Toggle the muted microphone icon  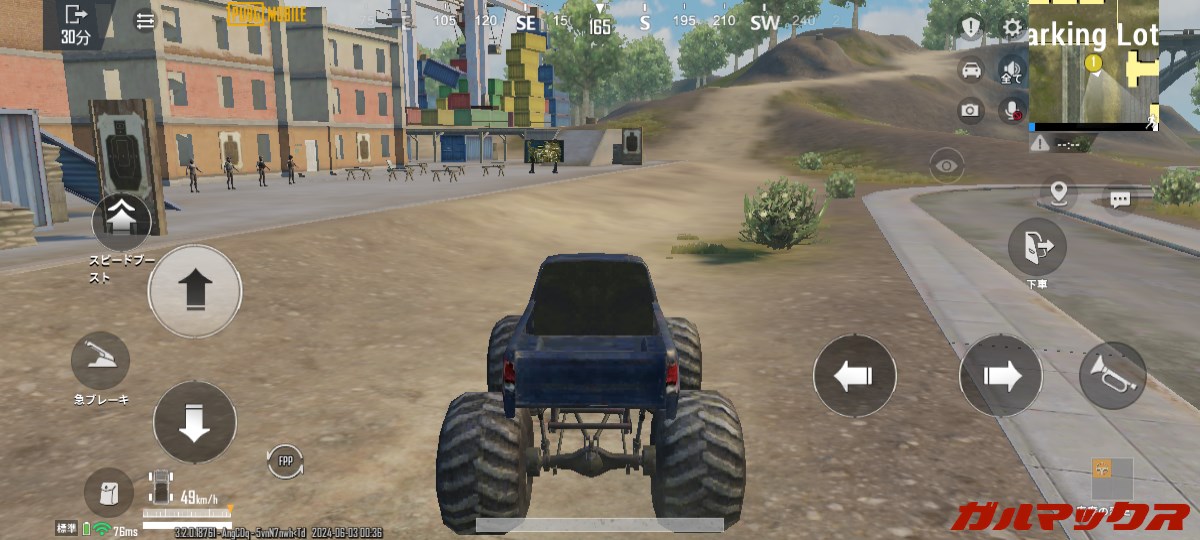[x=1013, y=109]
